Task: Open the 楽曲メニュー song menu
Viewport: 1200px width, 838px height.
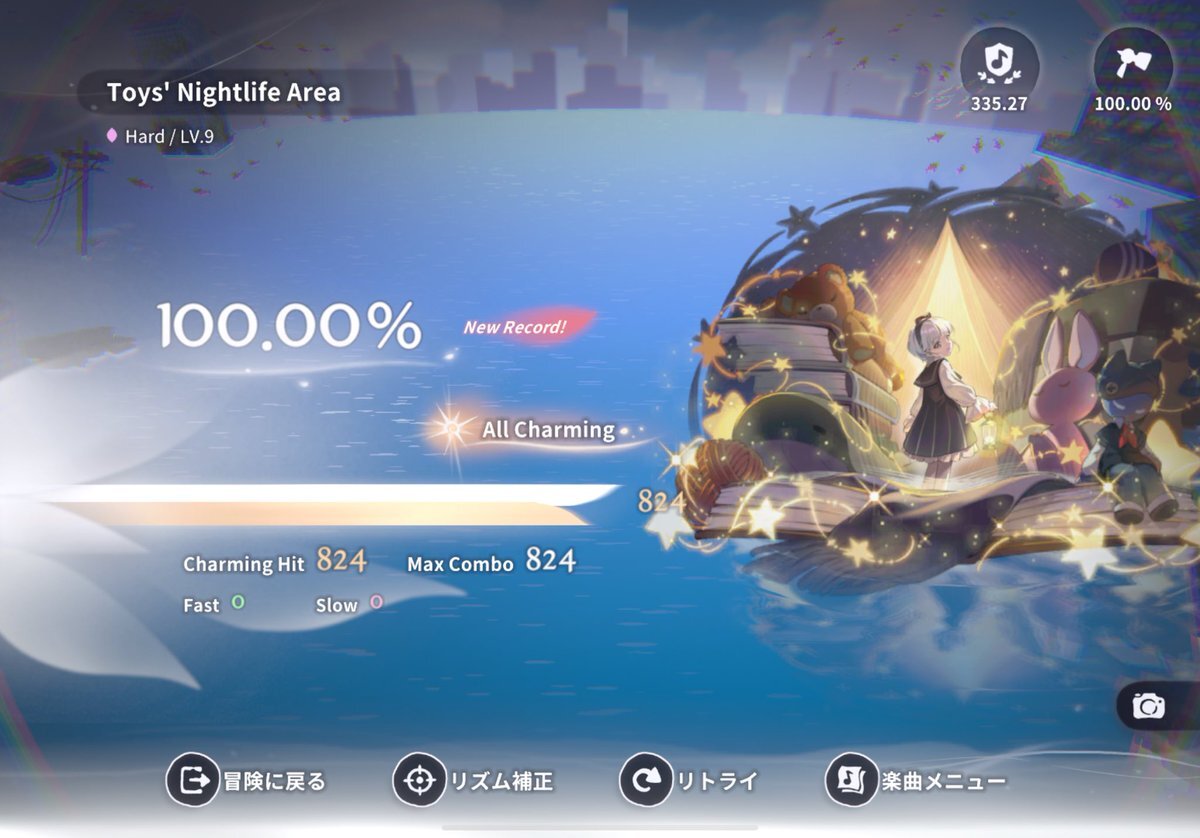Action: point(914,781)
